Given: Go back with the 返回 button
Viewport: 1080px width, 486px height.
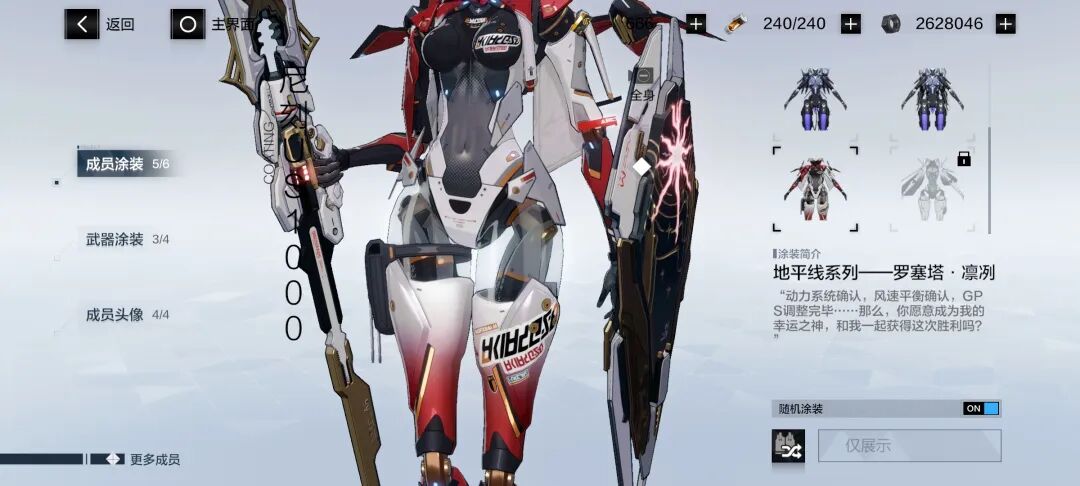Looking at the screenshot, I should click(100, 24).
